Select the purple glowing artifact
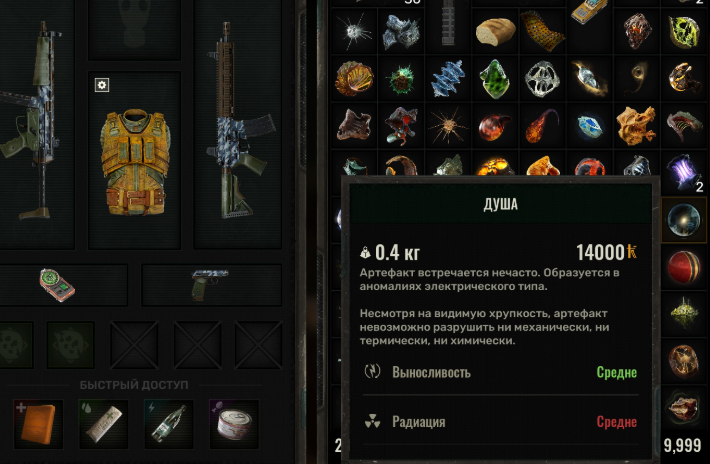The width and height of the screenshot is (710, 464). click(685, 170)
